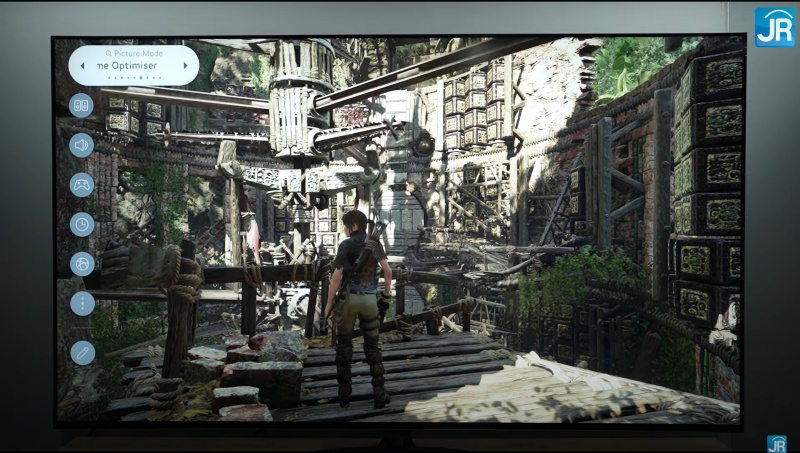
Task: Switch to the next Picture Mode with right arrow
Action: coord(185,66)
